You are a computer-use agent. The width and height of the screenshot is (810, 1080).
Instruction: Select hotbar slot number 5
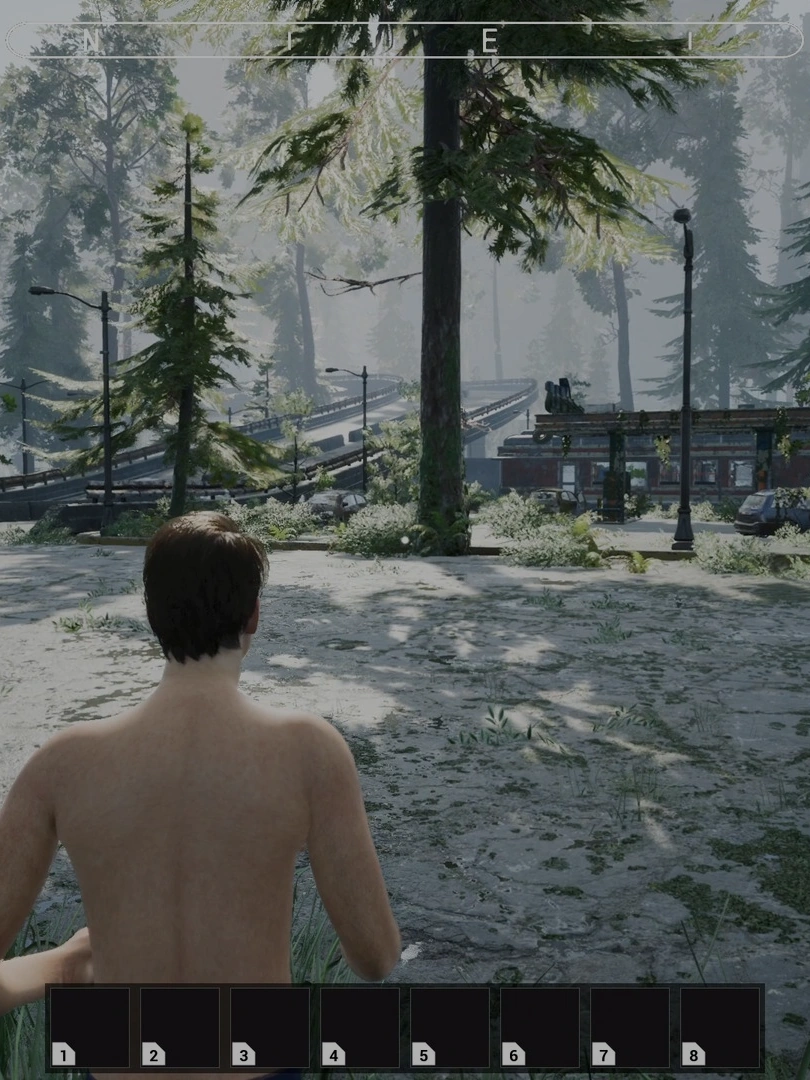tap(450, 1027)
